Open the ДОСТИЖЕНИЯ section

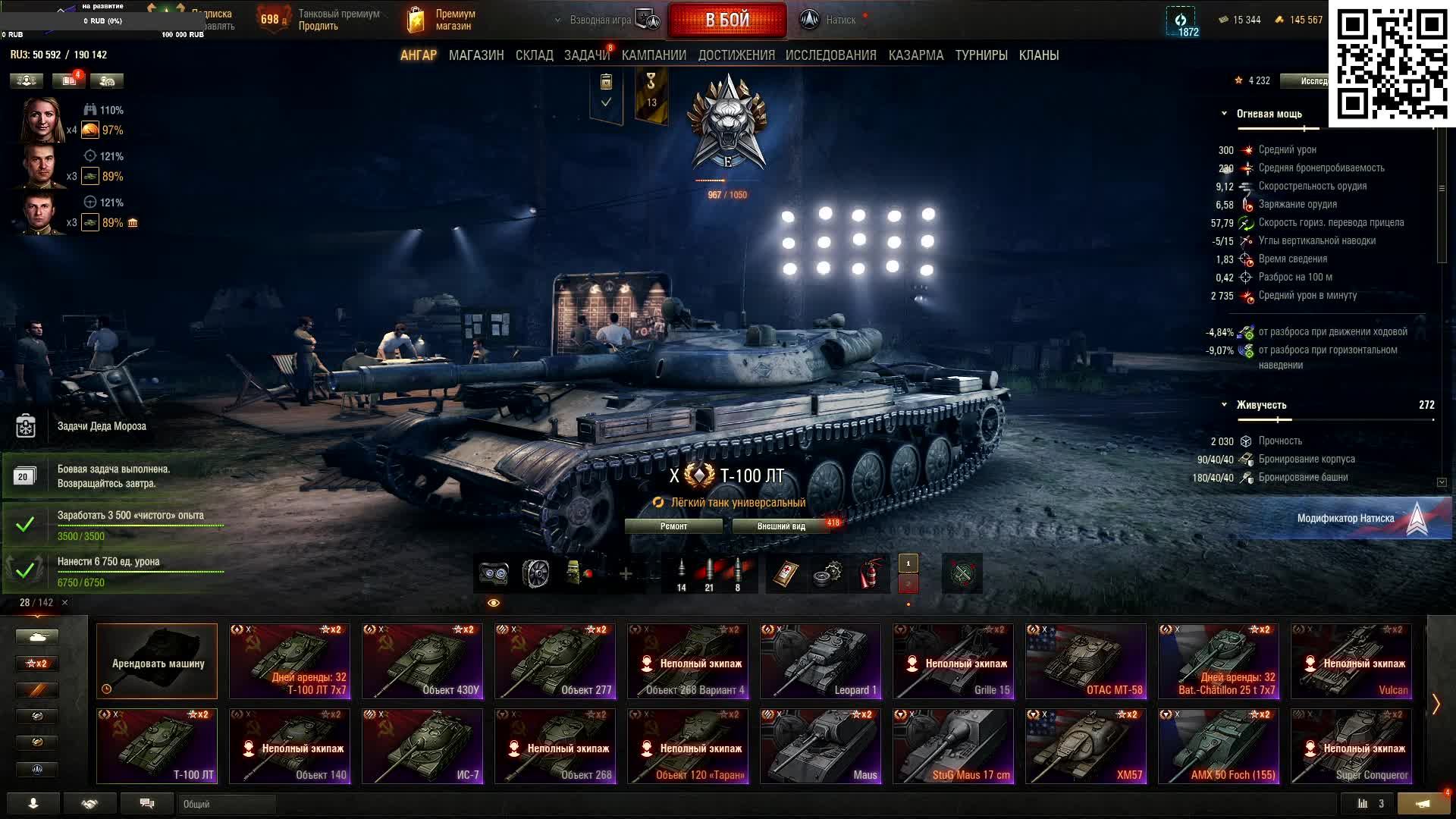pyautogui.click(x=736, y=55)
